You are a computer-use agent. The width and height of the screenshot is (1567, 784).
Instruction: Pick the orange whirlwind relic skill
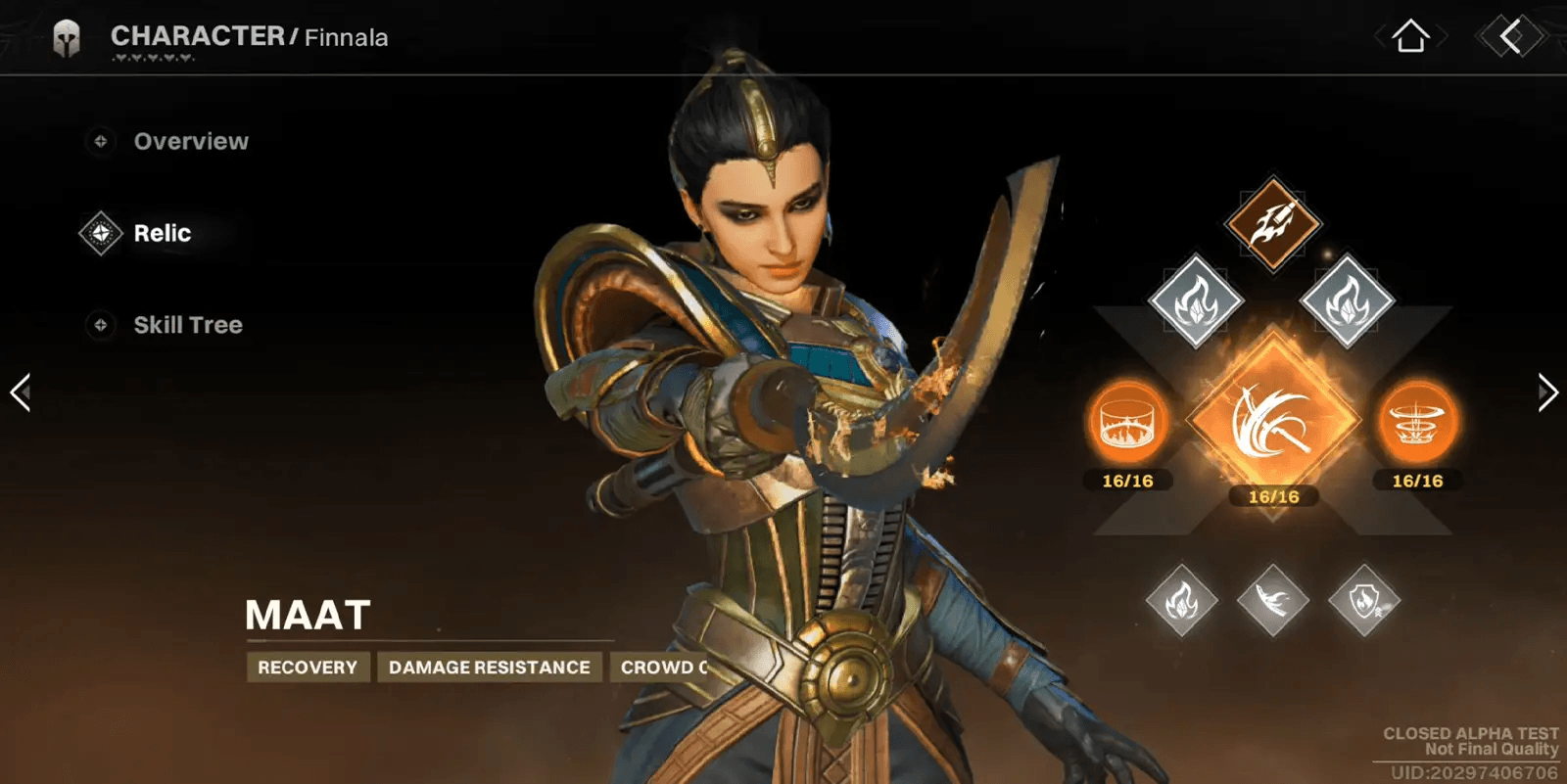coord(1416,424)
